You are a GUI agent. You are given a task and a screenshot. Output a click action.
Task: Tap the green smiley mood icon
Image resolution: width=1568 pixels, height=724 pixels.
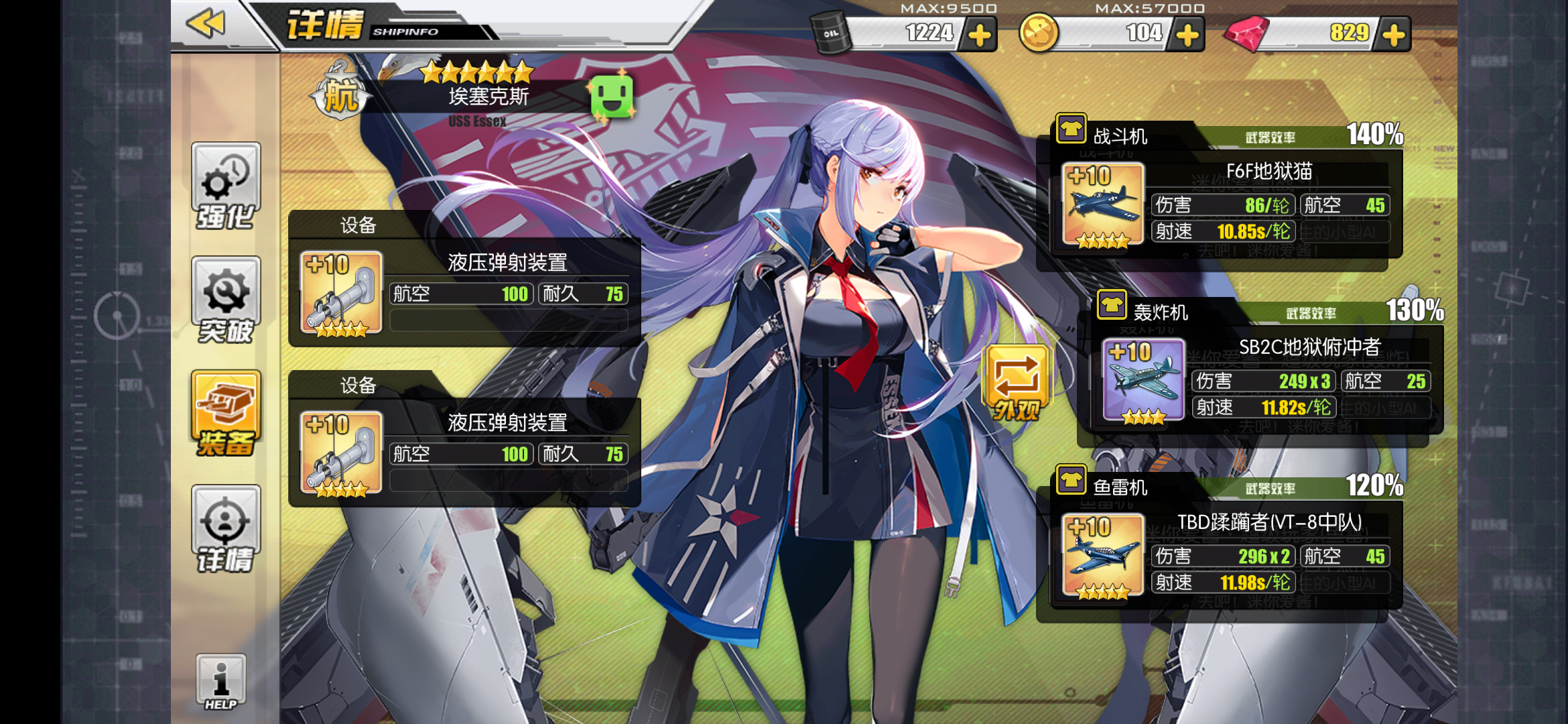pos(612,95)
